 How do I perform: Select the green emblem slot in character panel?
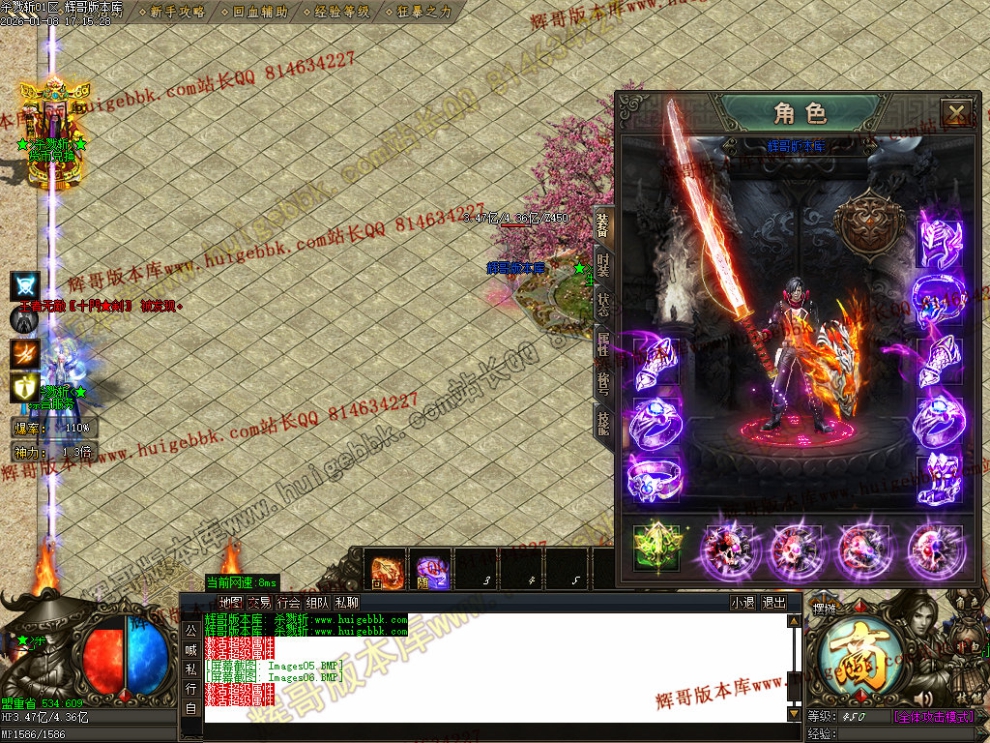click(656, 548)
